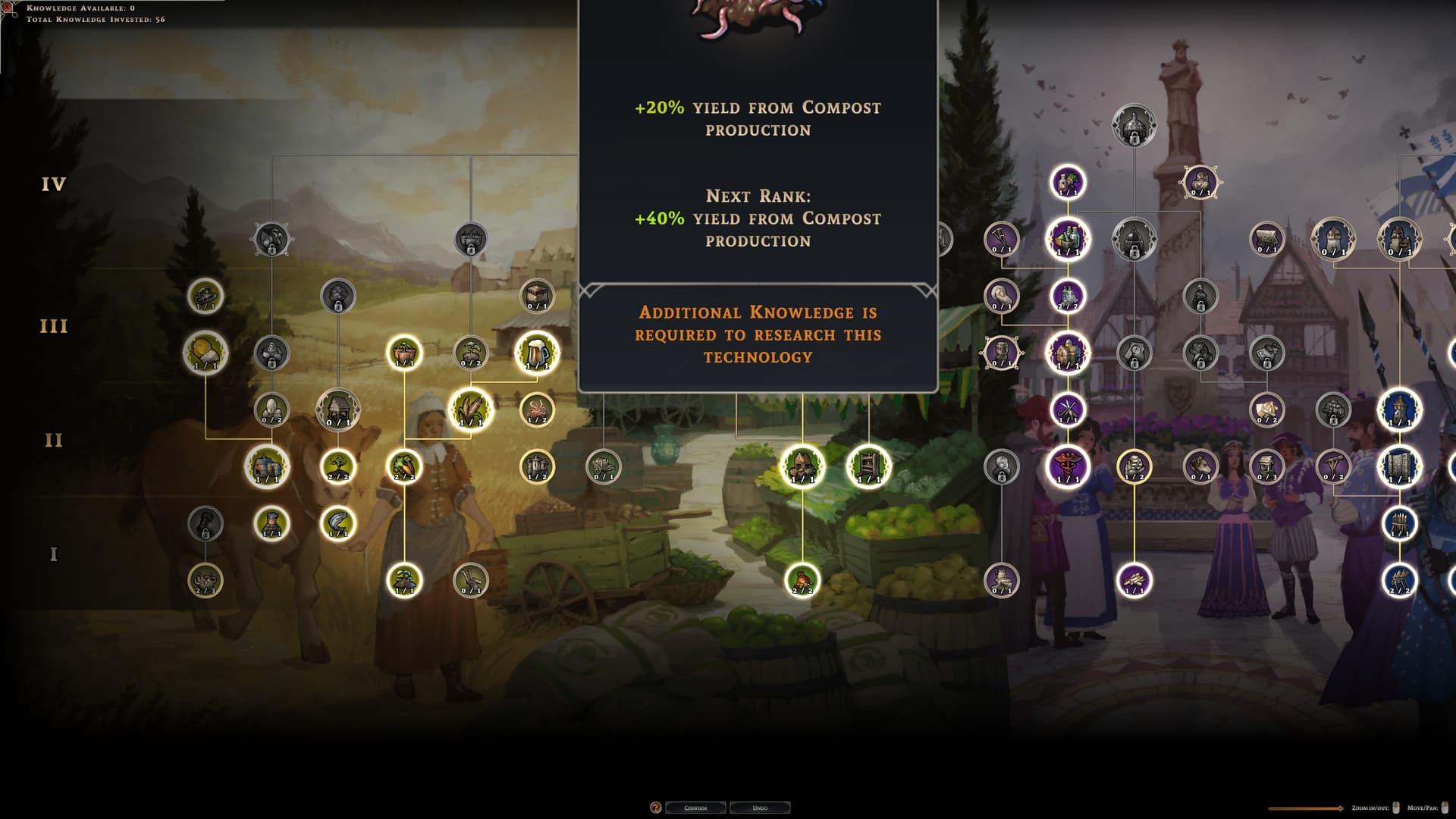The image size is (1456, 819).
Task: Choose the campfire technology node
Action: [802, 580]
